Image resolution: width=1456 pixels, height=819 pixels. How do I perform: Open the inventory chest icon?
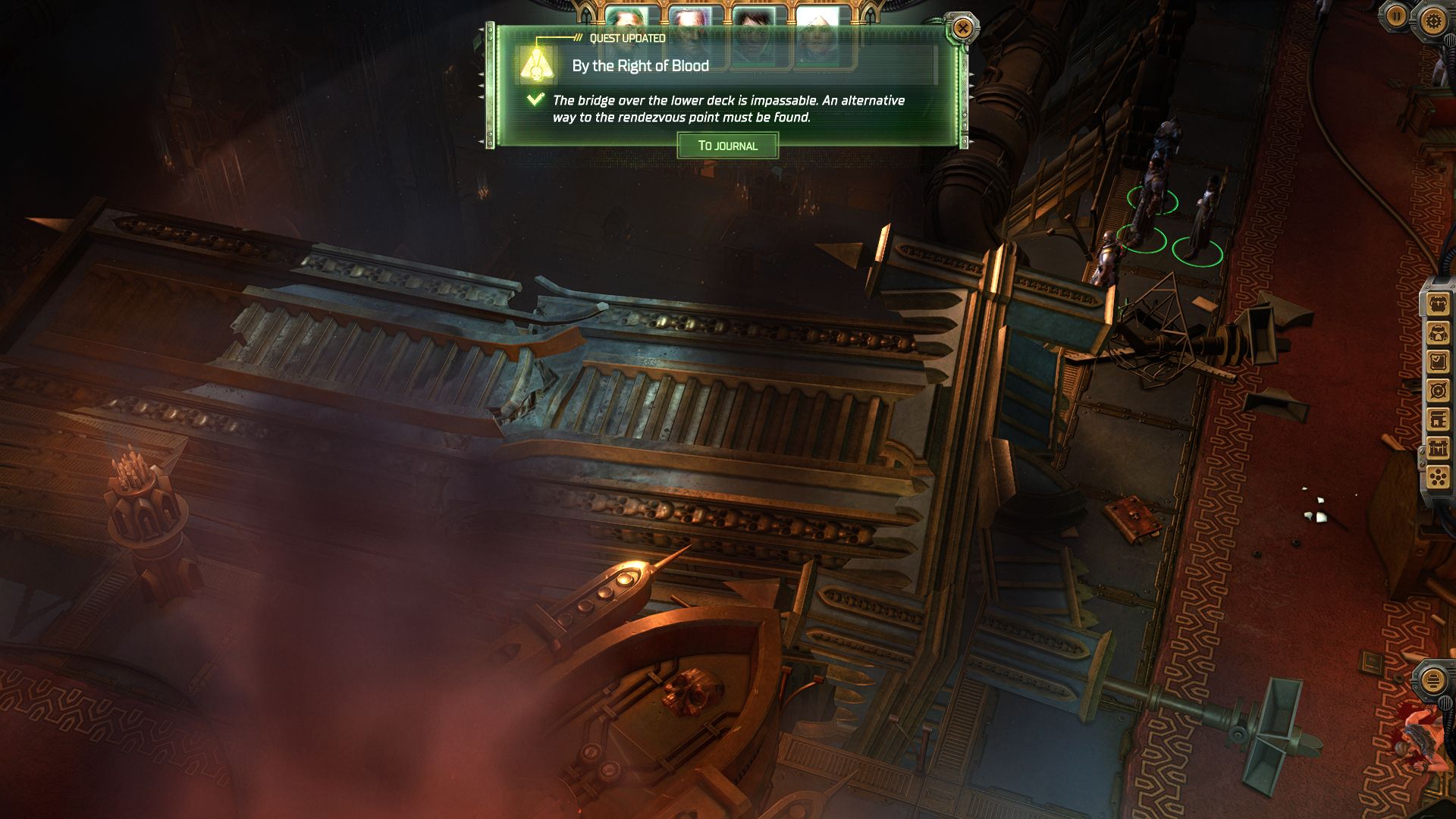(1439, 305)
